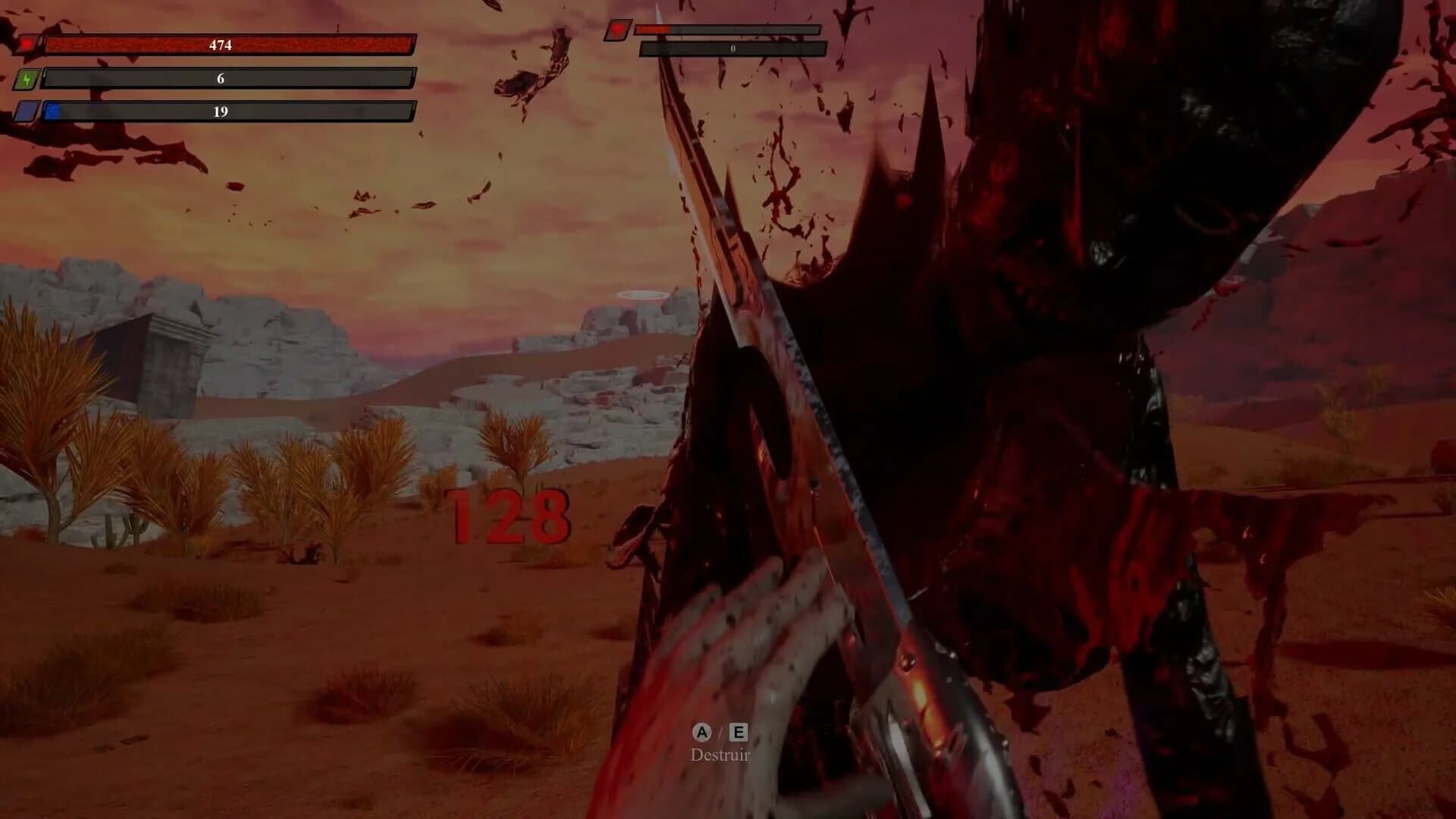
Task: Select the green lightning stamina icon
Action: coord(28,79)
